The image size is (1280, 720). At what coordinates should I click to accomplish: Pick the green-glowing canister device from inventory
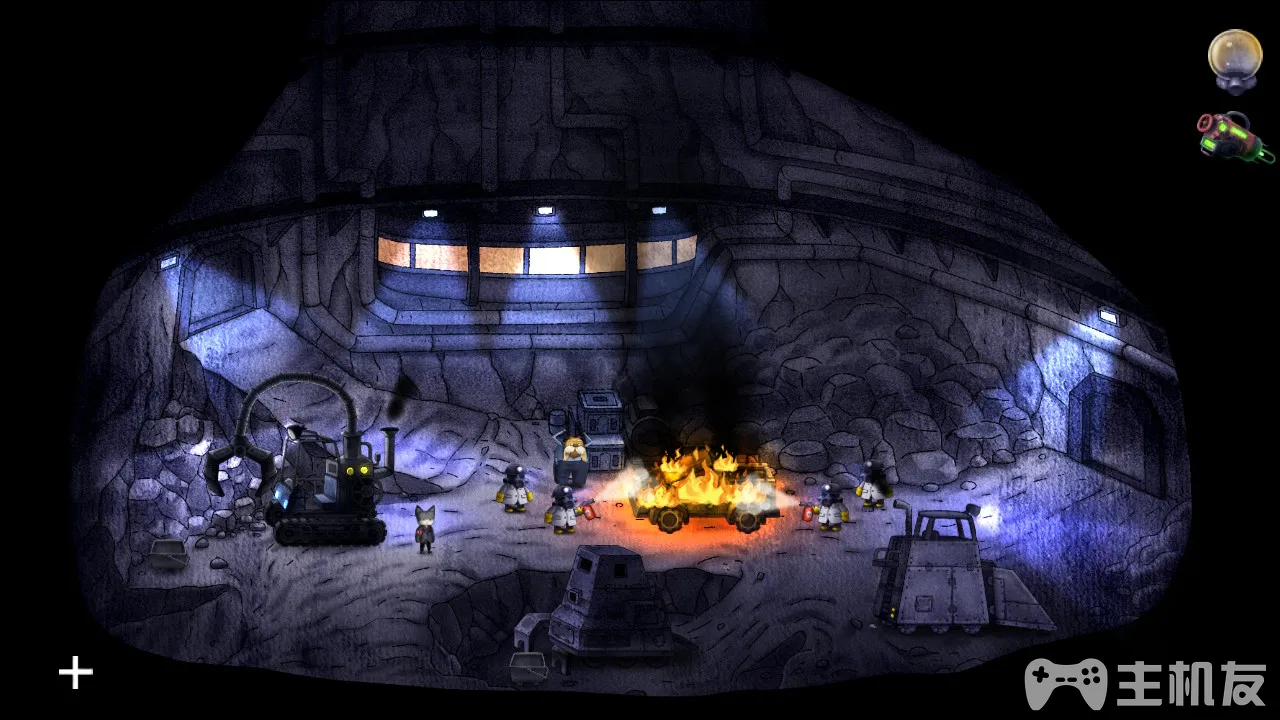1234,136
